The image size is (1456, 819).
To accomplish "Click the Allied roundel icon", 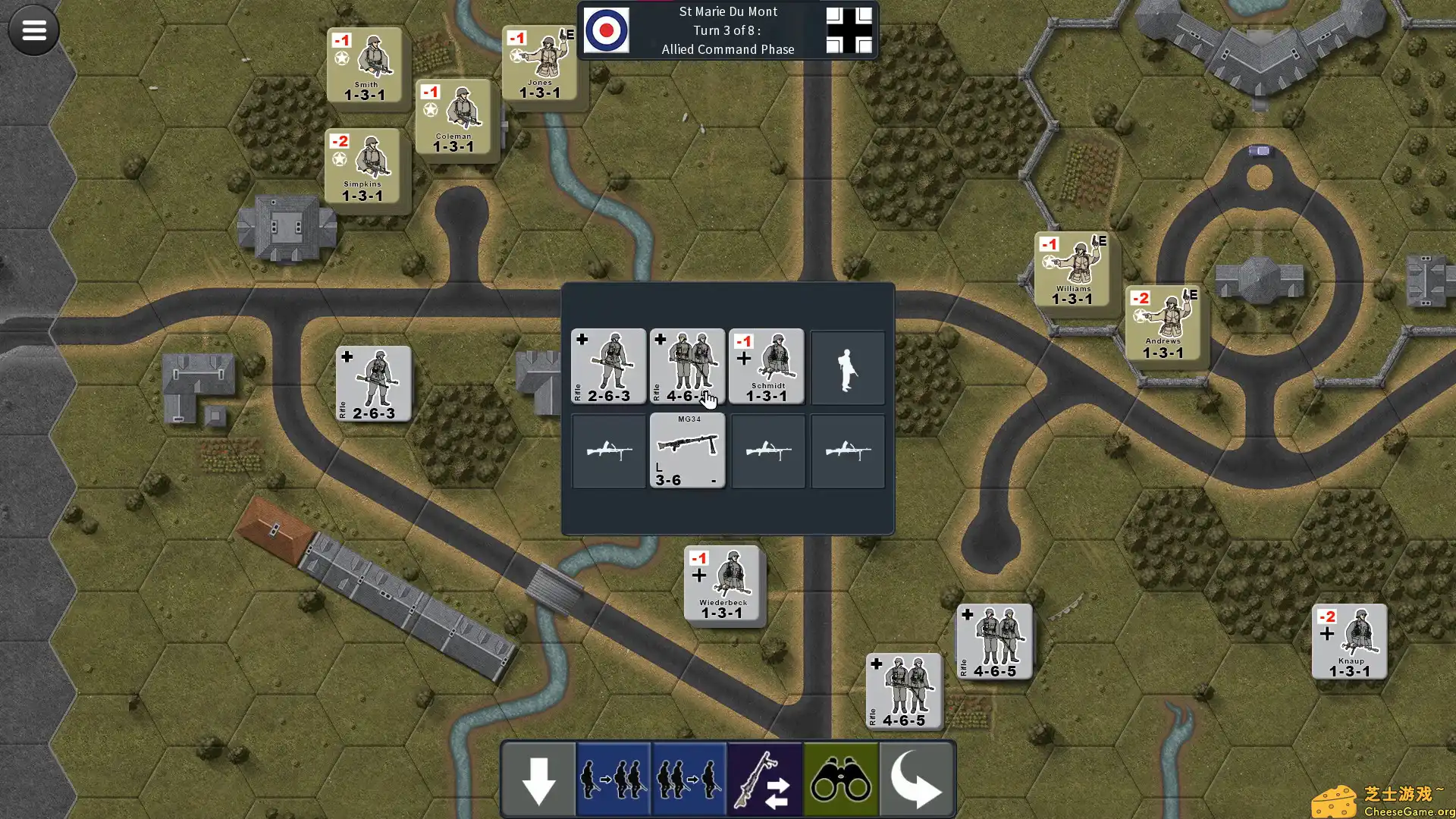I will click(x=606, y=30).
